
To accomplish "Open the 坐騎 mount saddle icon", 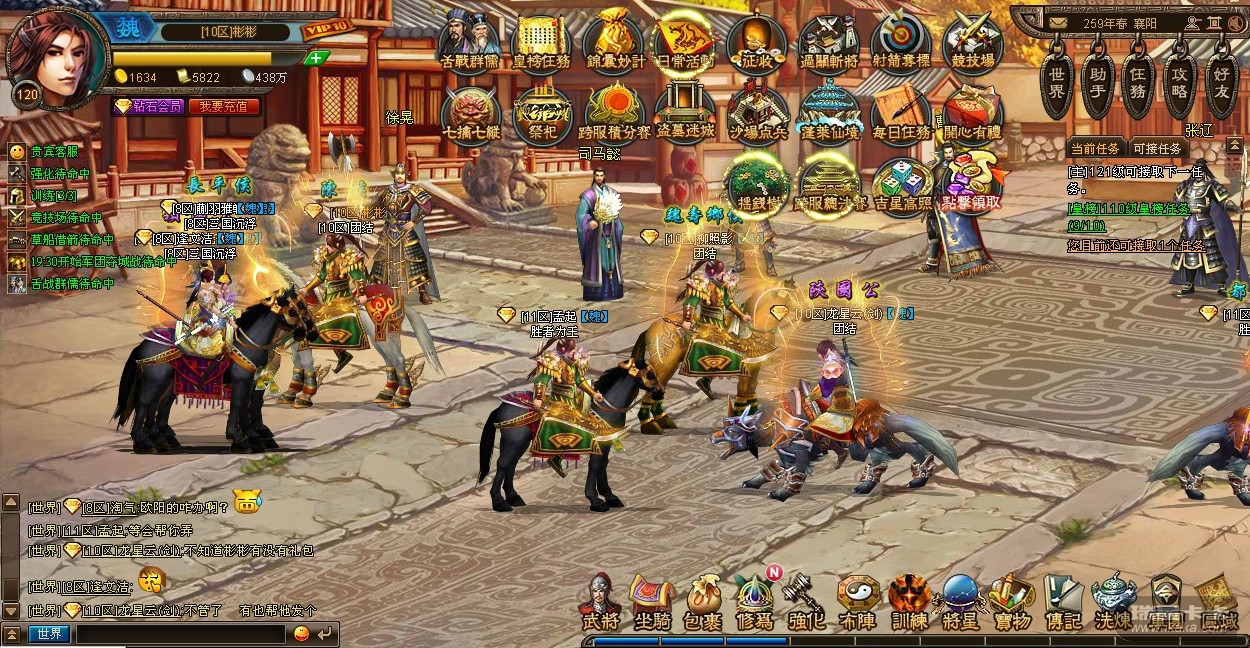I will [652, 602].
